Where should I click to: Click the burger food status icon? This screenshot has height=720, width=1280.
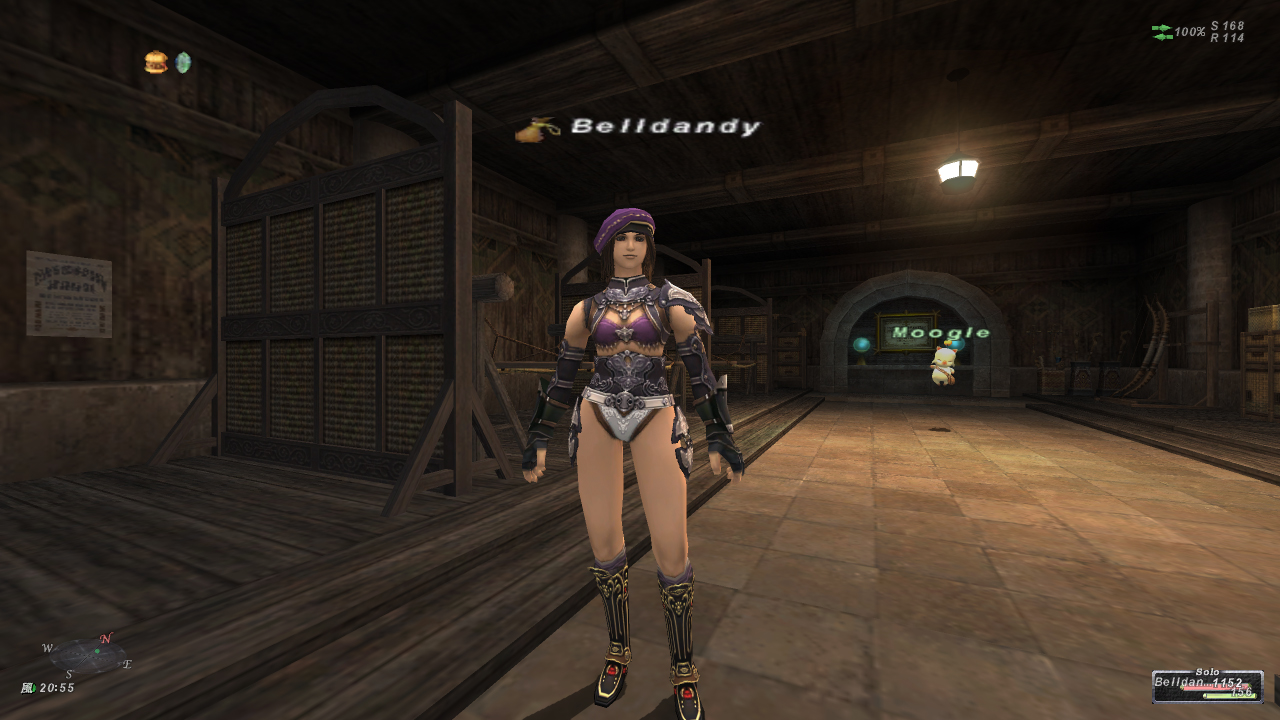[x=155, y=62]
